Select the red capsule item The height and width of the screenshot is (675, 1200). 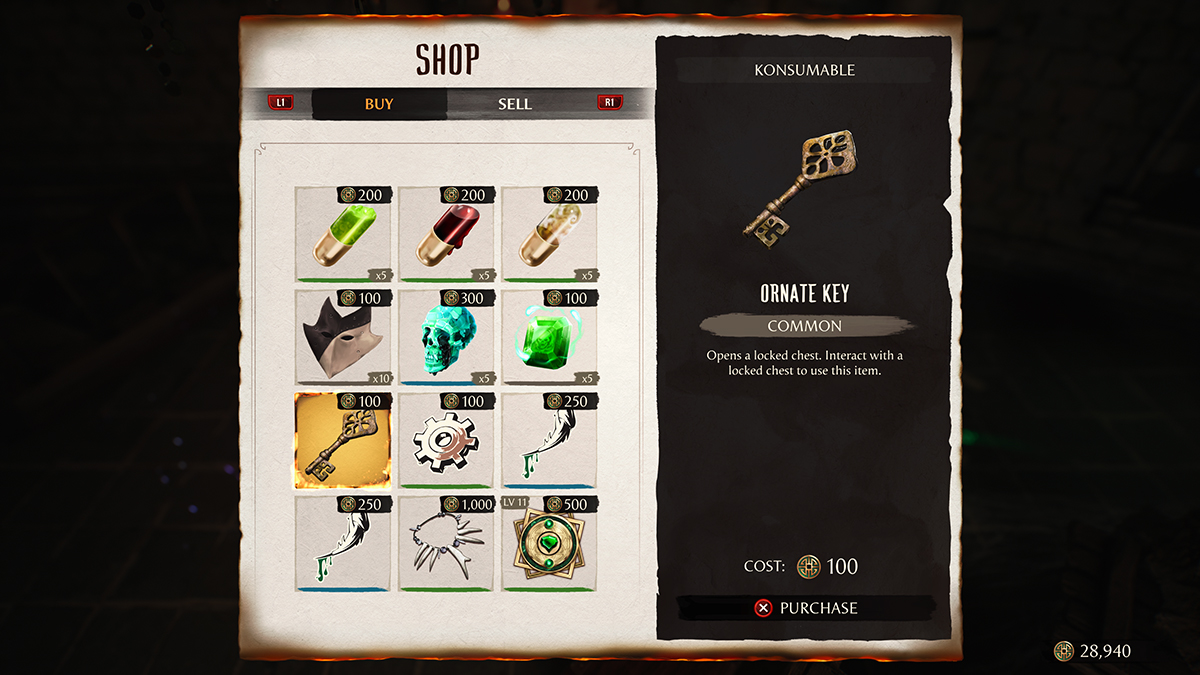click(x=447, y=236)
